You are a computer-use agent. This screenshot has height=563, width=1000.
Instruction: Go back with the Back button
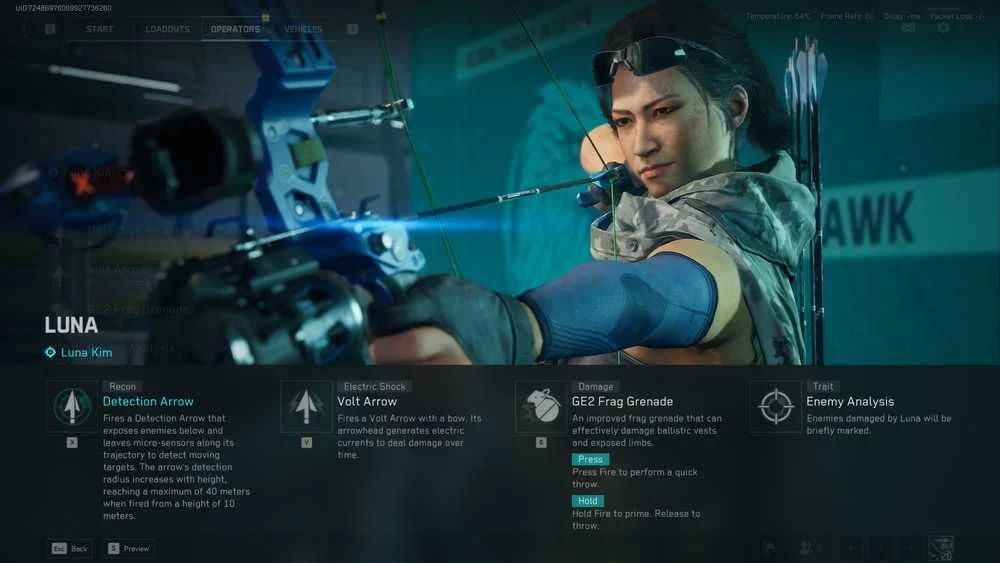(x=70, y=548)
